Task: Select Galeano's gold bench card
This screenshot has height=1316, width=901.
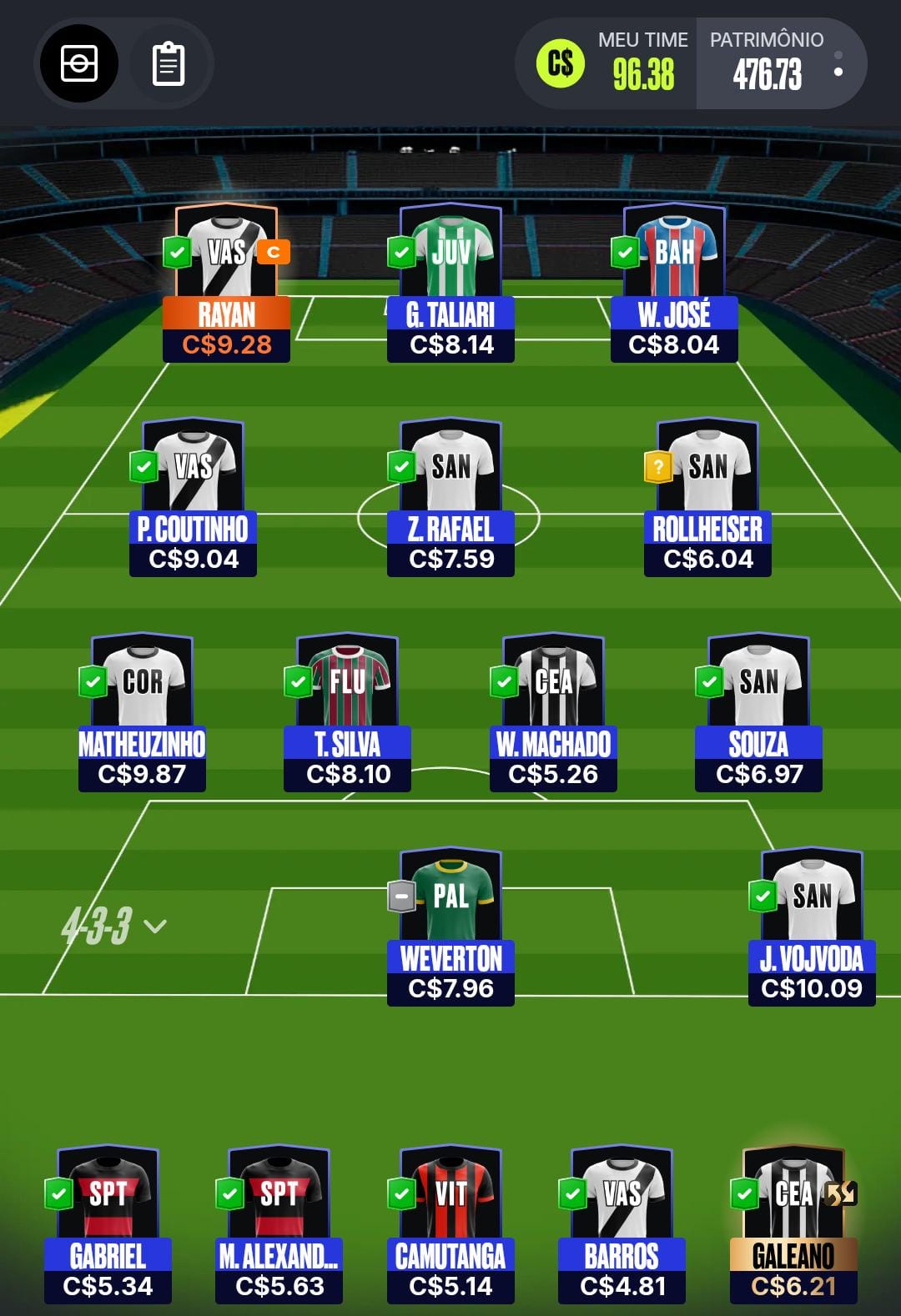Action: (x=793, y=1225)
